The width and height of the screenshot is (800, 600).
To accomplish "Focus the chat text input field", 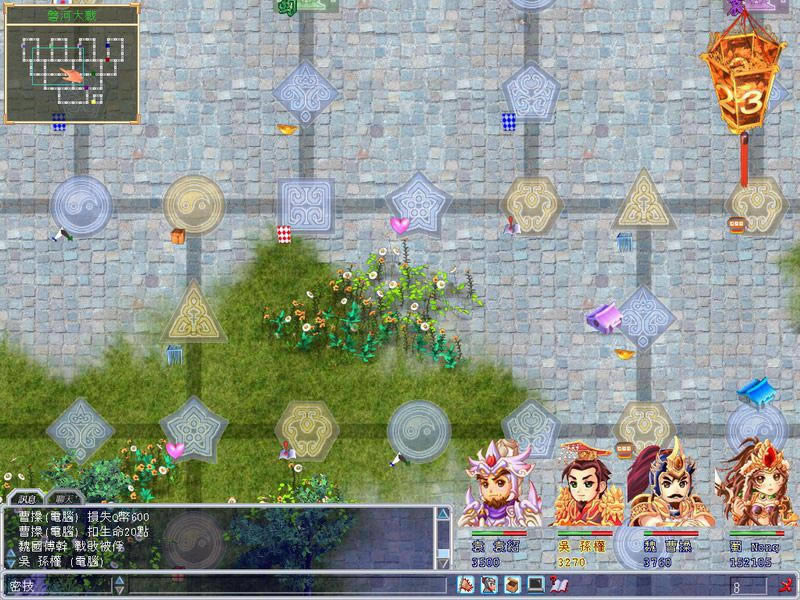I will 280,585.
